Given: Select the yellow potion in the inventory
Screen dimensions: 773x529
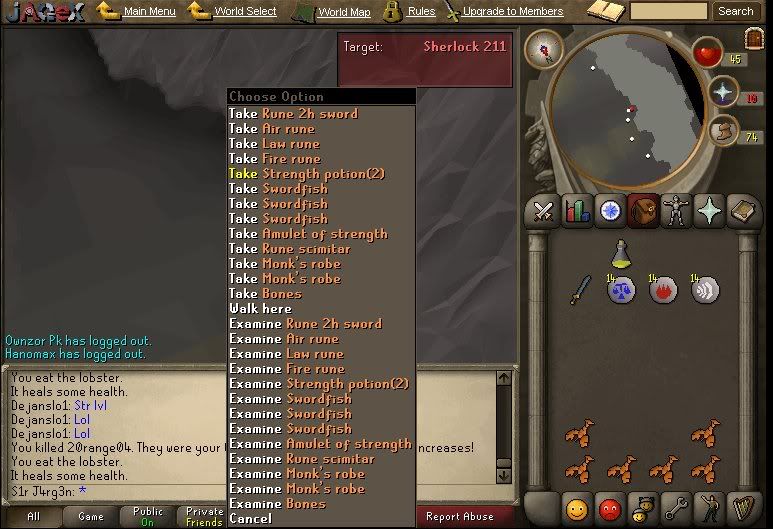Looking at the screenshot, I should pyautogui.click(x=621, y=254).
